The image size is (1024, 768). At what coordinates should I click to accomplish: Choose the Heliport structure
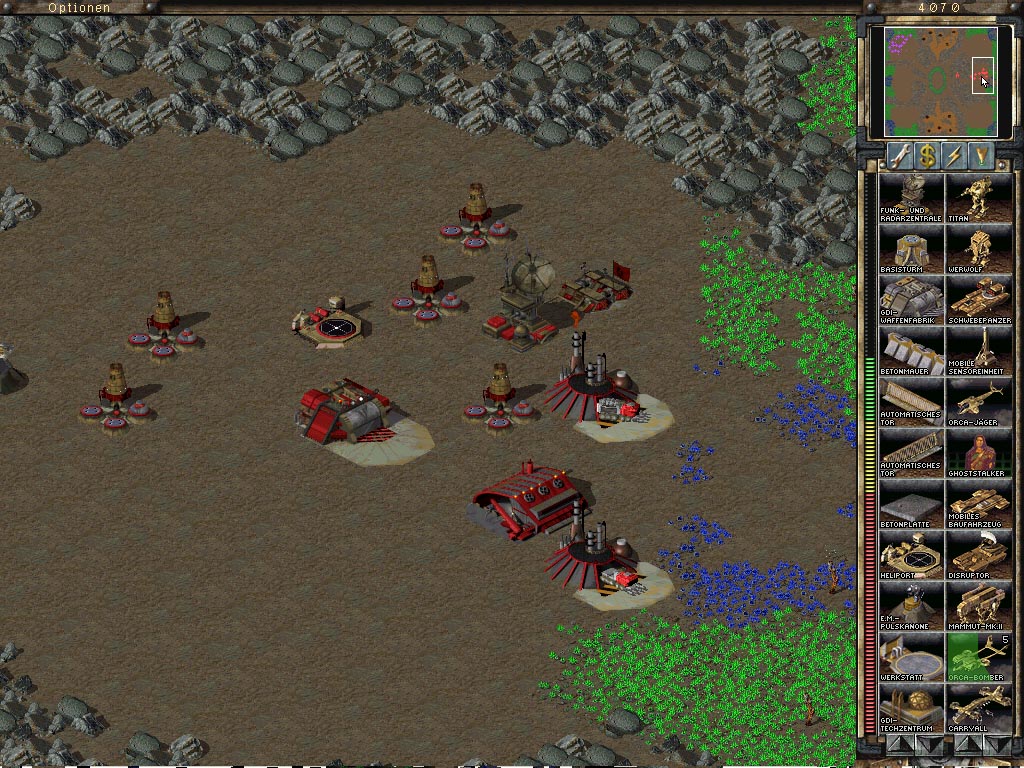pos(910,555)
